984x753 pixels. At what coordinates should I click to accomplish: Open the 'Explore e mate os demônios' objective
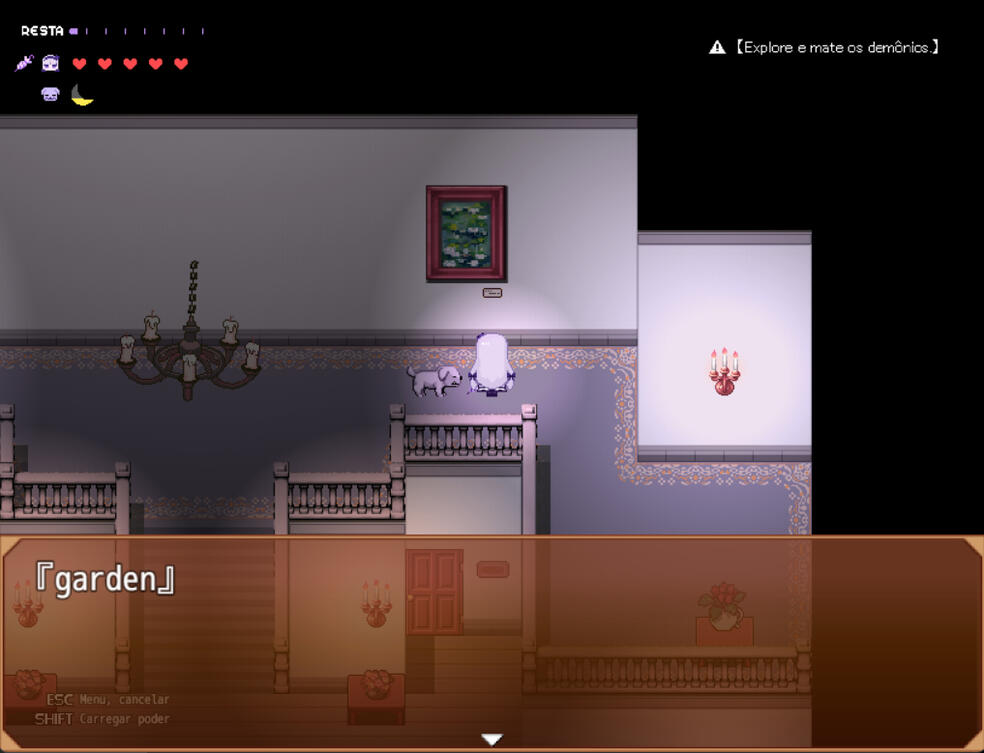click(836, 47)
